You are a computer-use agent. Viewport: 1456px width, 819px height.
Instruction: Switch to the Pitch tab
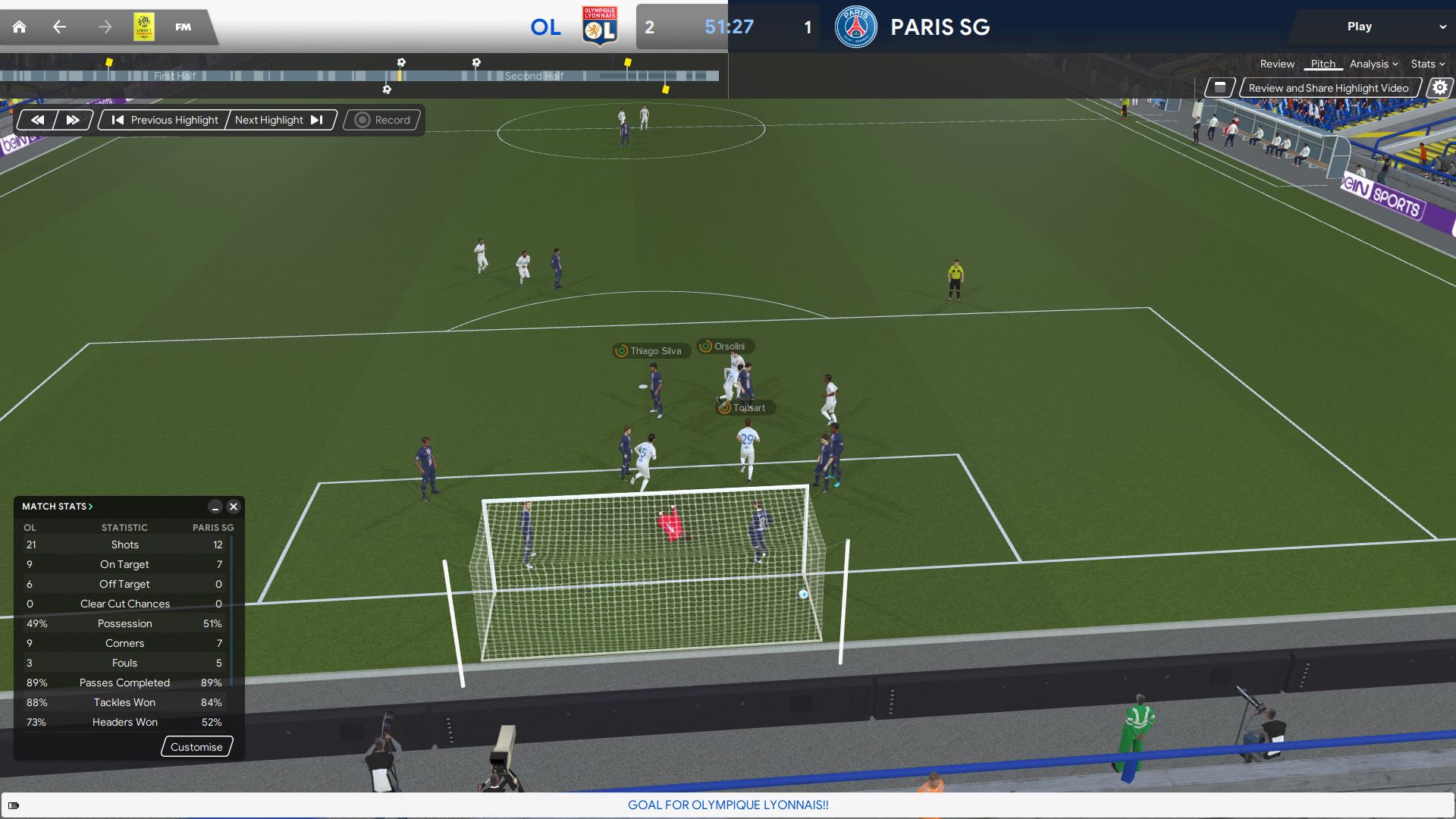pos(1323,64)
